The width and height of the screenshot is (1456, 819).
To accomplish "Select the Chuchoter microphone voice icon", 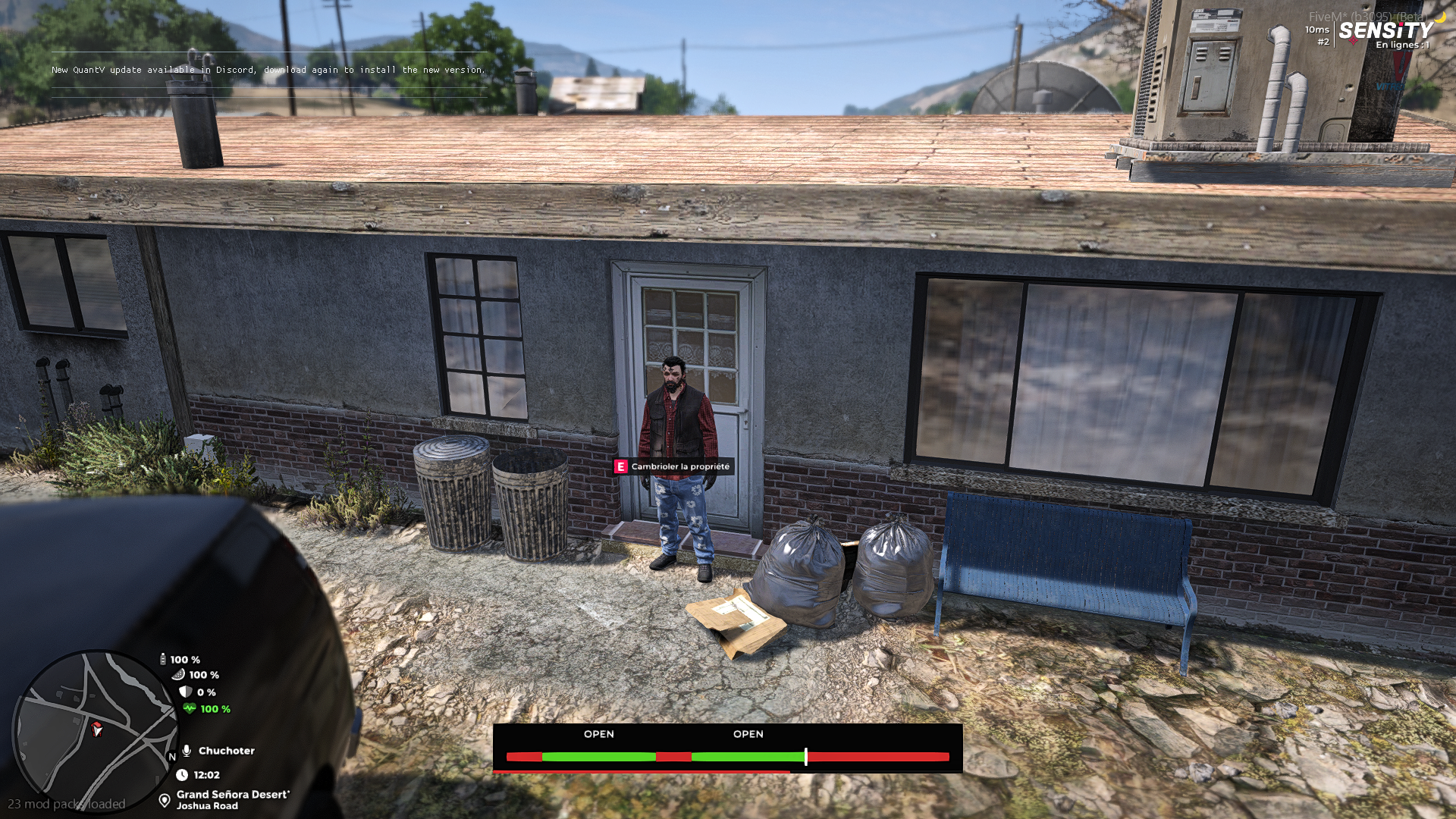I will (187, 751).
